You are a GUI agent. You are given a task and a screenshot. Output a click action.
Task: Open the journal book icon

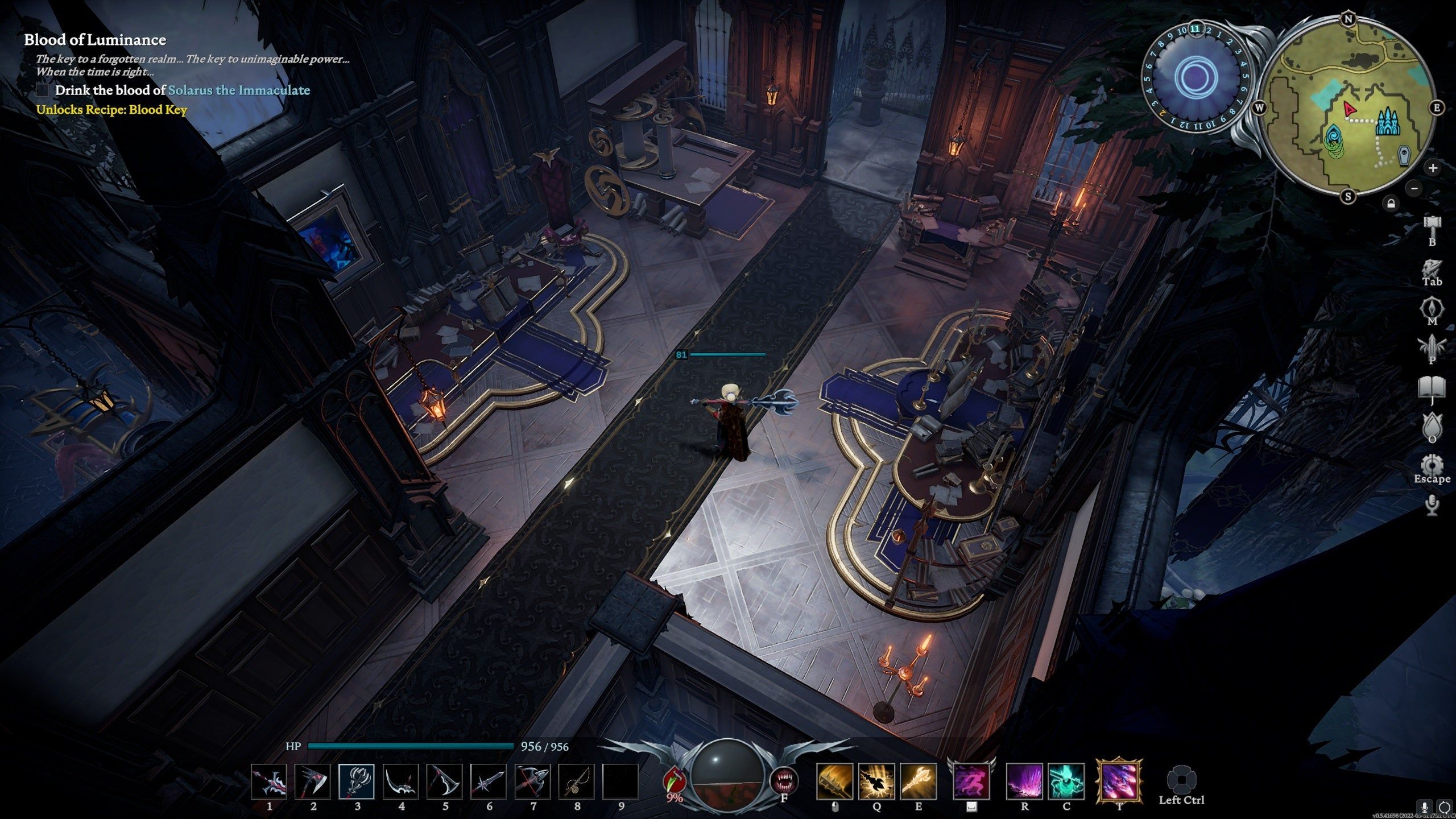pyautogui.click(x=1432, y=388)
